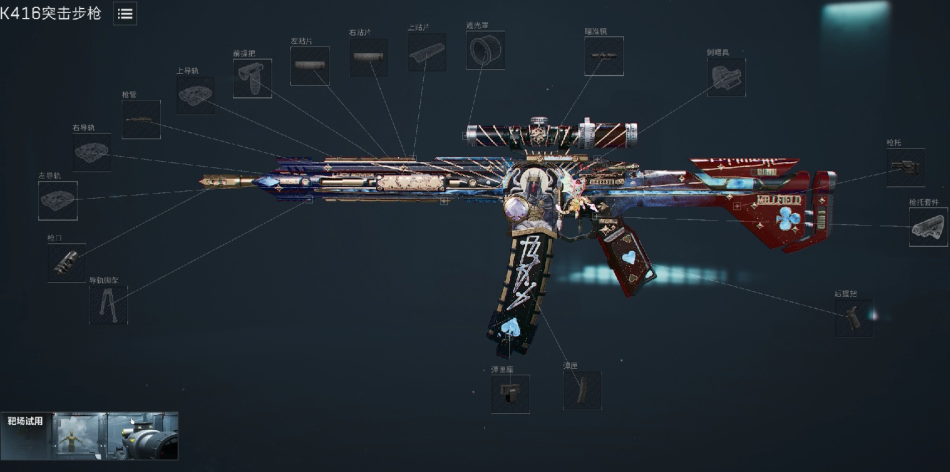
Task: Open the rail bipod (导轨脚架) slot
Action: [x=108, y=305]
